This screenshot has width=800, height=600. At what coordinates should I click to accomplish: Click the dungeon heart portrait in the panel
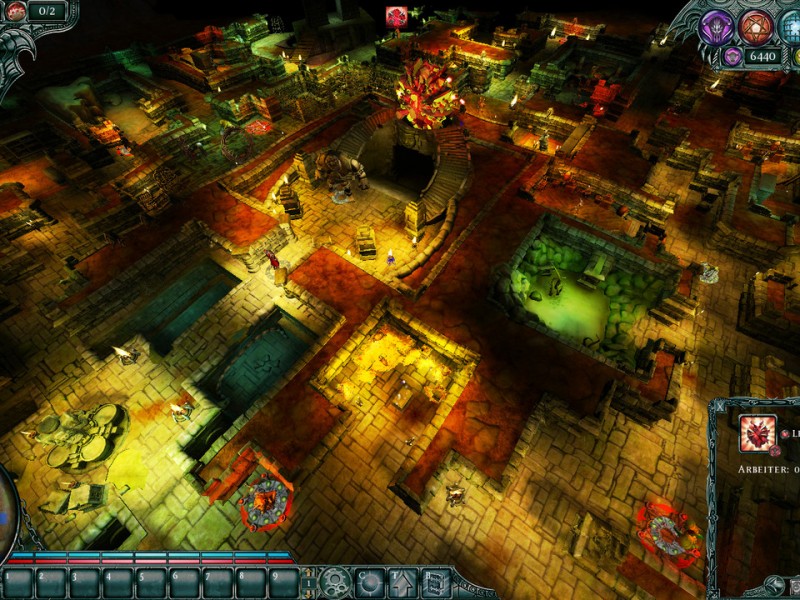click(x=758, y=434)
